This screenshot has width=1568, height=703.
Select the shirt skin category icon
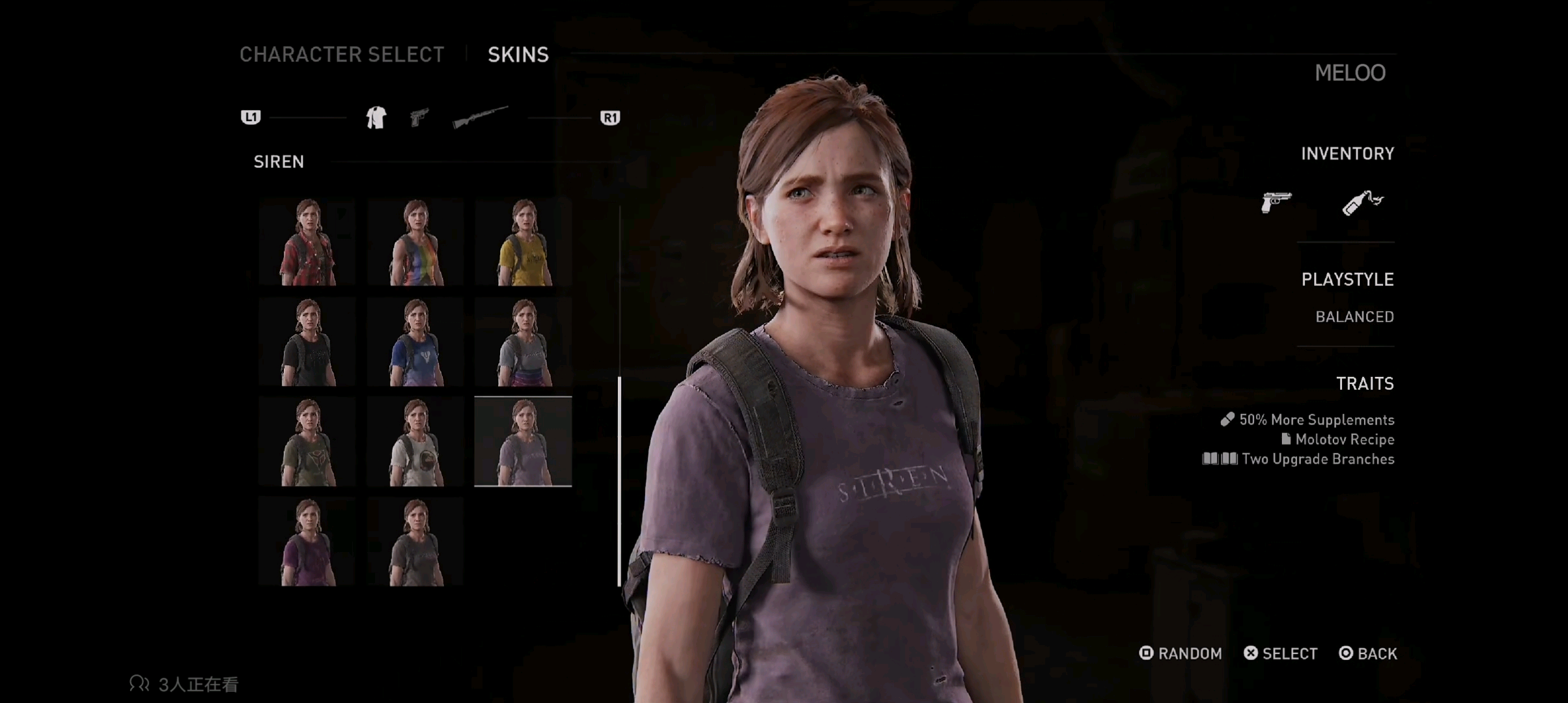(376, 118)
